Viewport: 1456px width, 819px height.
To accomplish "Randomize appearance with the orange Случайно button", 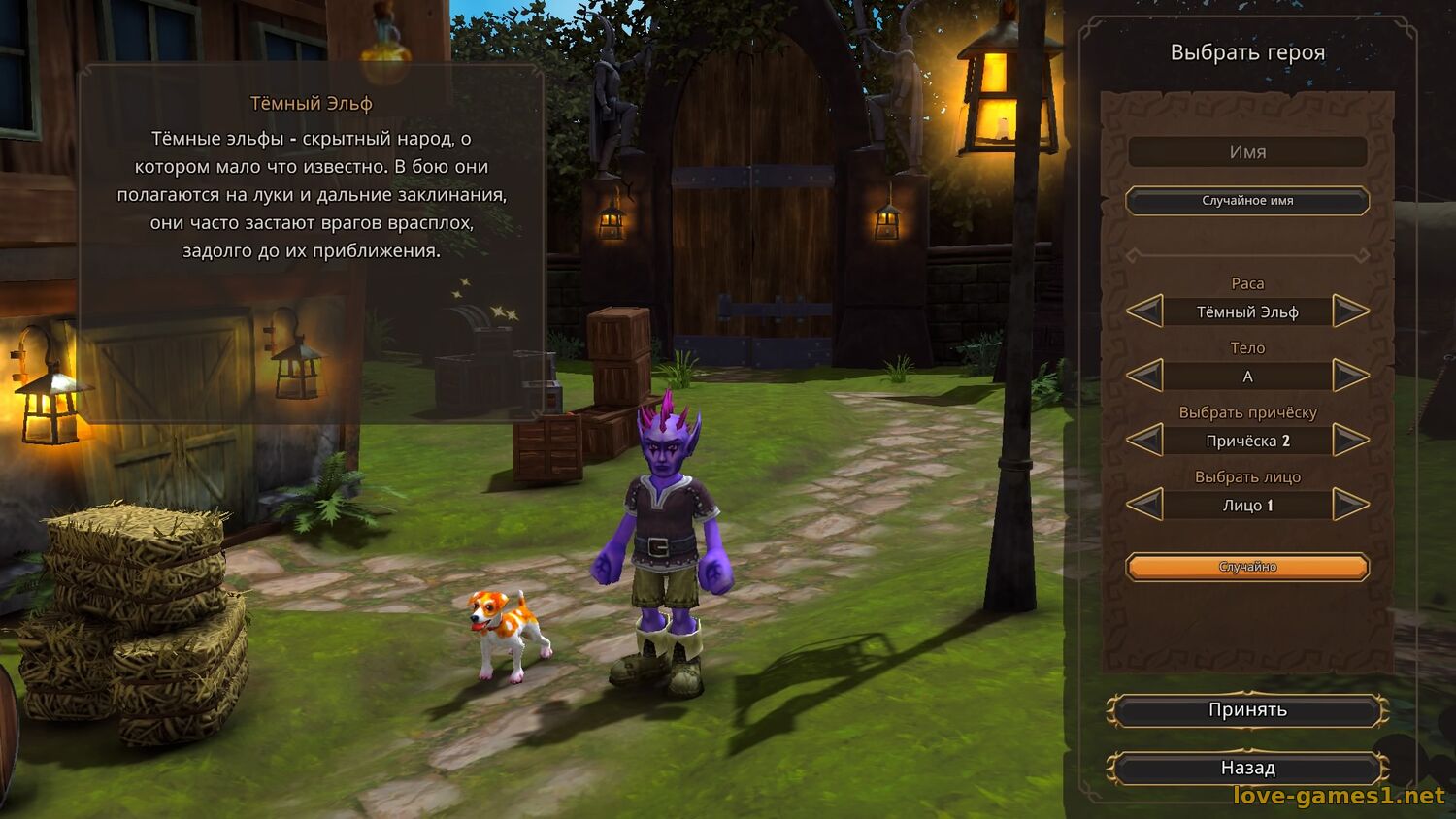I will 1247,567.
